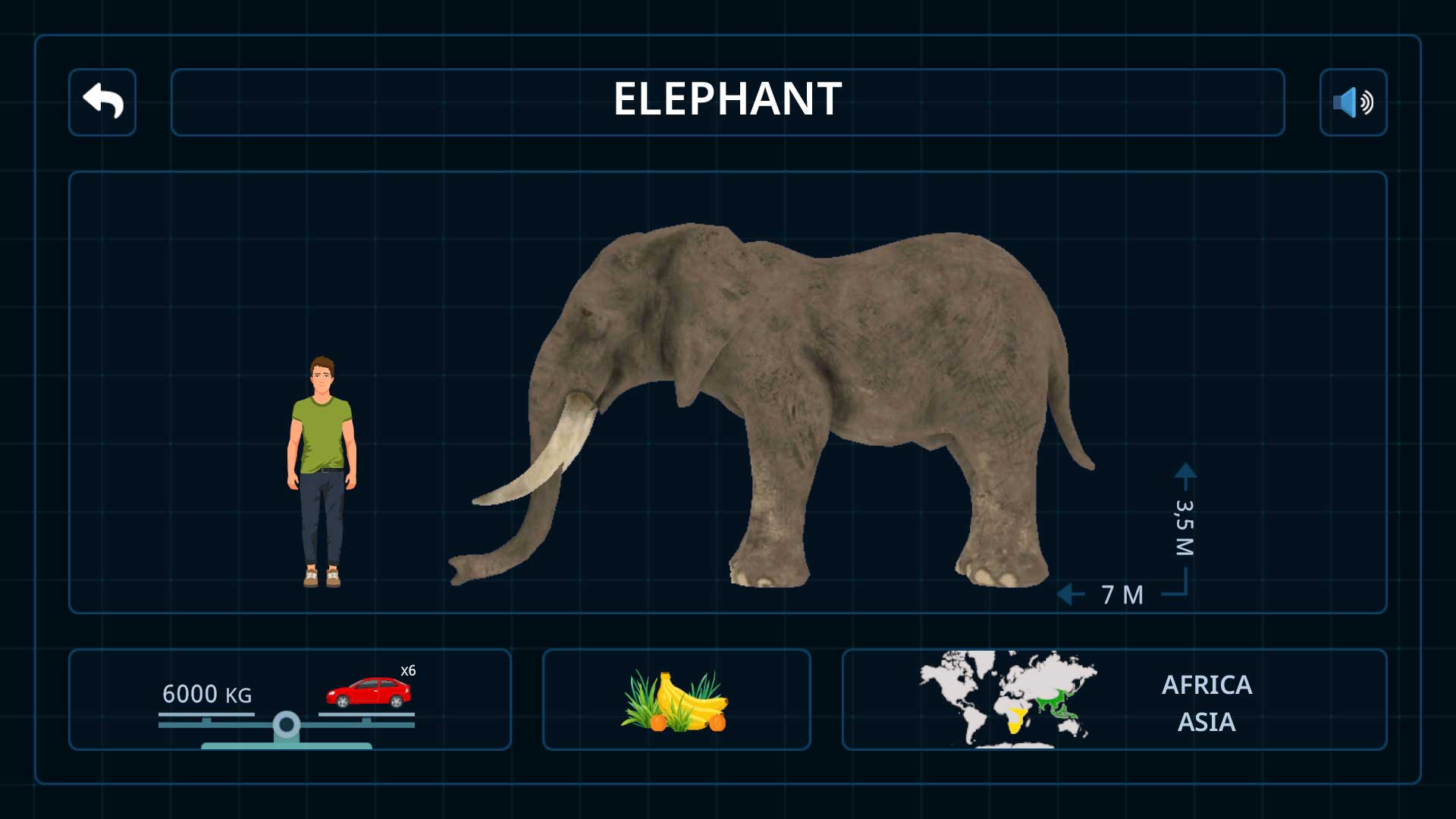Screen dimensions: 1456x819
Task: Click the ASIA region label
Action: coord(1207,723)
